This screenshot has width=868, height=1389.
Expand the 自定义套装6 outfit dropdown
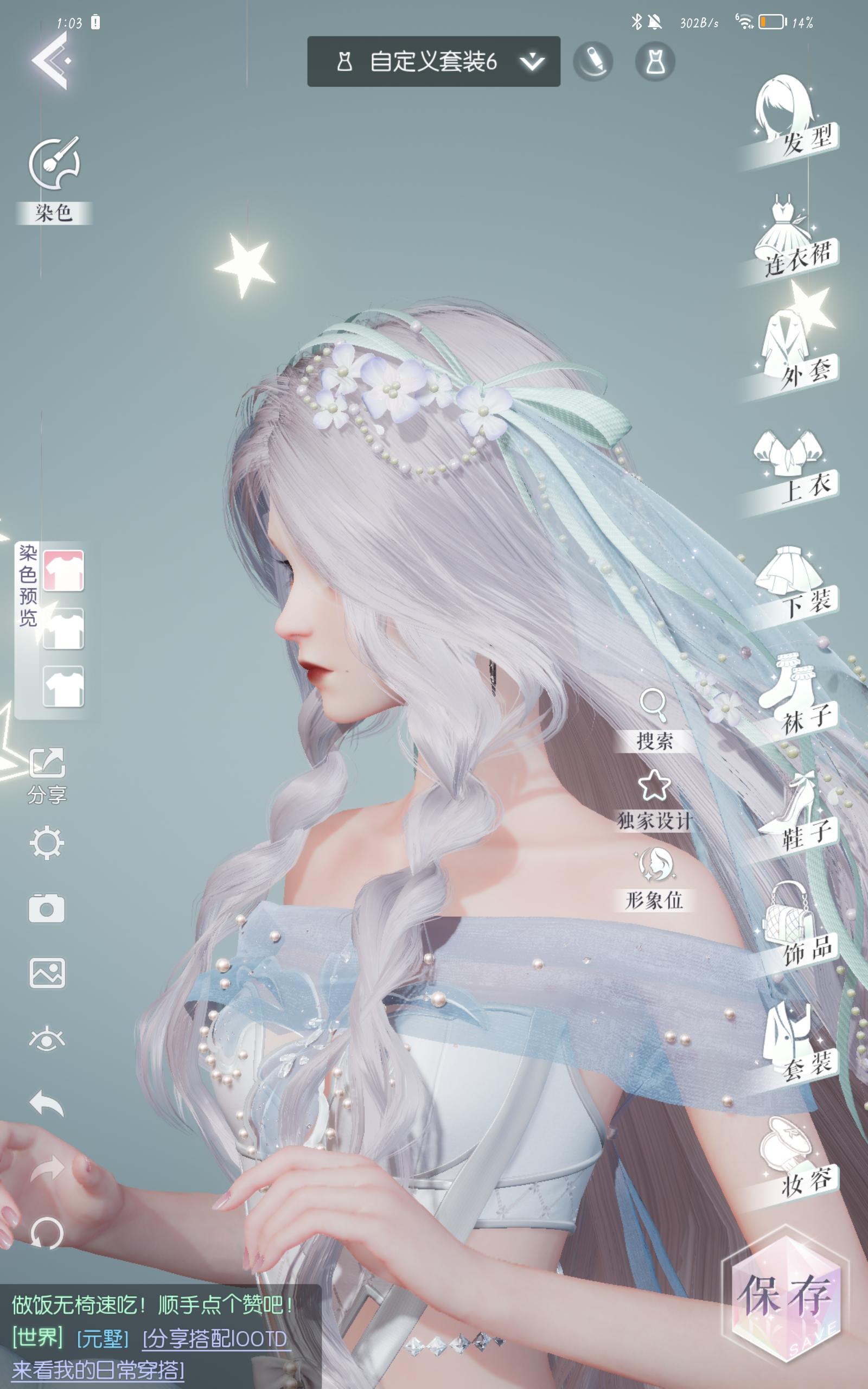pos(531,60)
